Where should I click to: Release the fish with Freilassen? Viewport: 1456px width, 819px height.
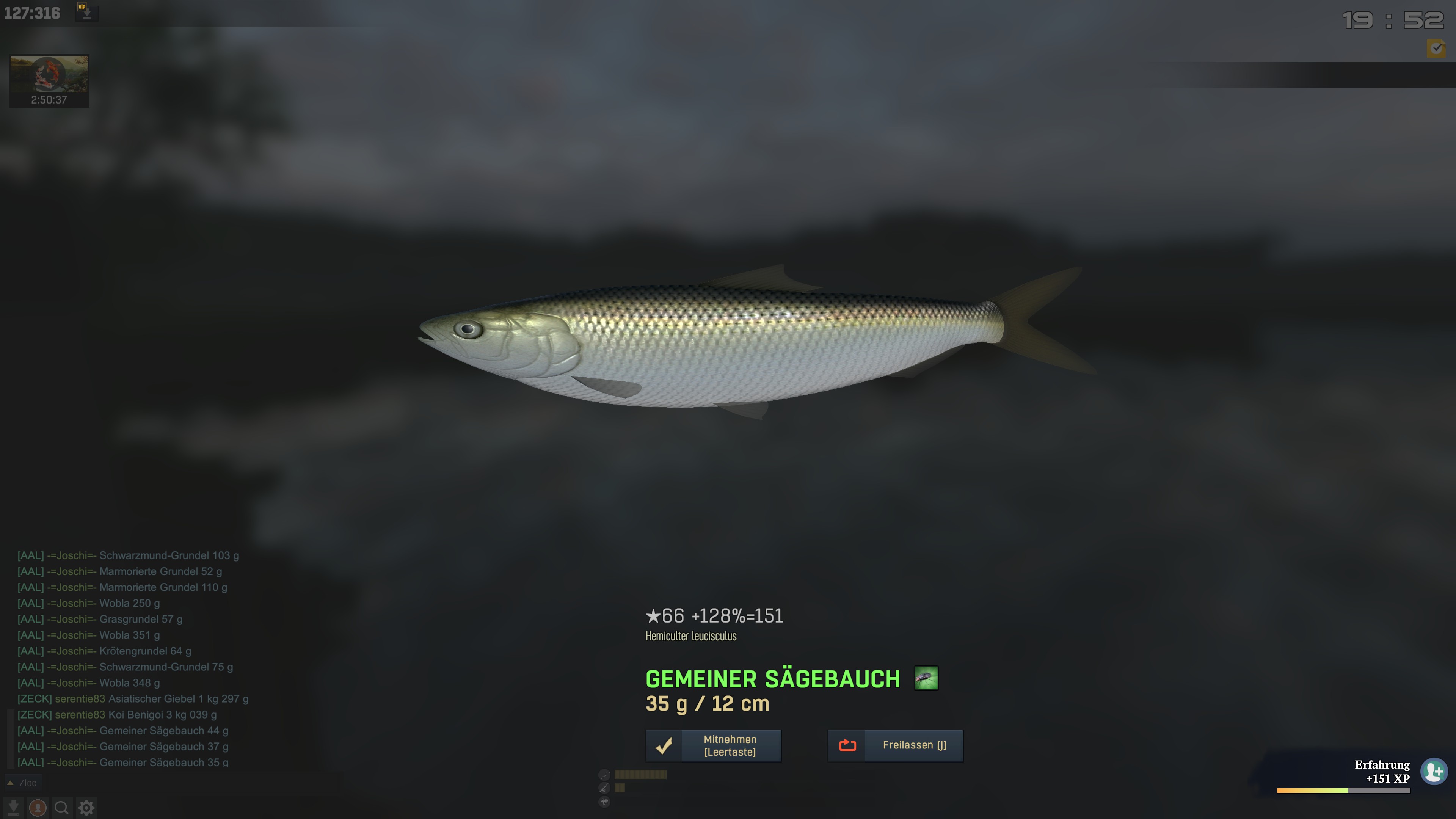click(895, 745)
